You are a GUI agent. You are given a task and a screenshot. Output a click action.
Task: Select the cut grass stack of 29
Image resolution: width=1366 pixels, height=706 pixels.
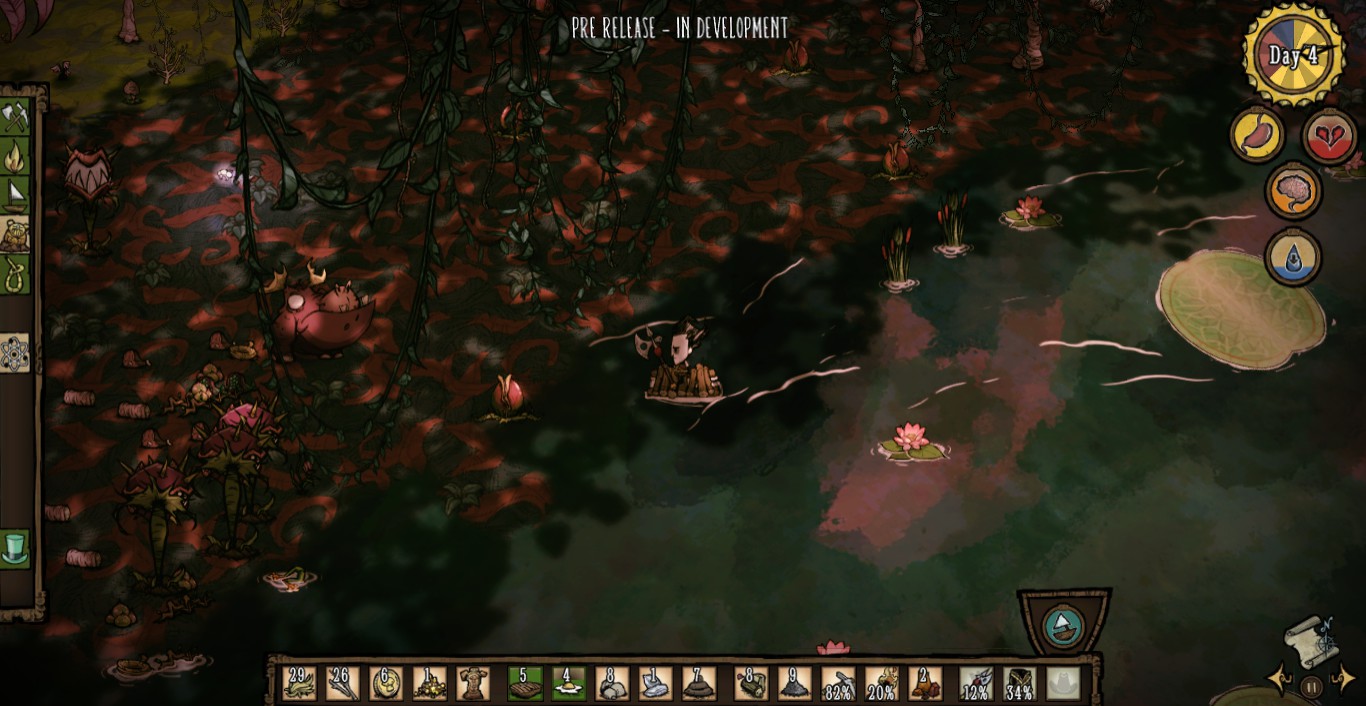tap(299, 683)
